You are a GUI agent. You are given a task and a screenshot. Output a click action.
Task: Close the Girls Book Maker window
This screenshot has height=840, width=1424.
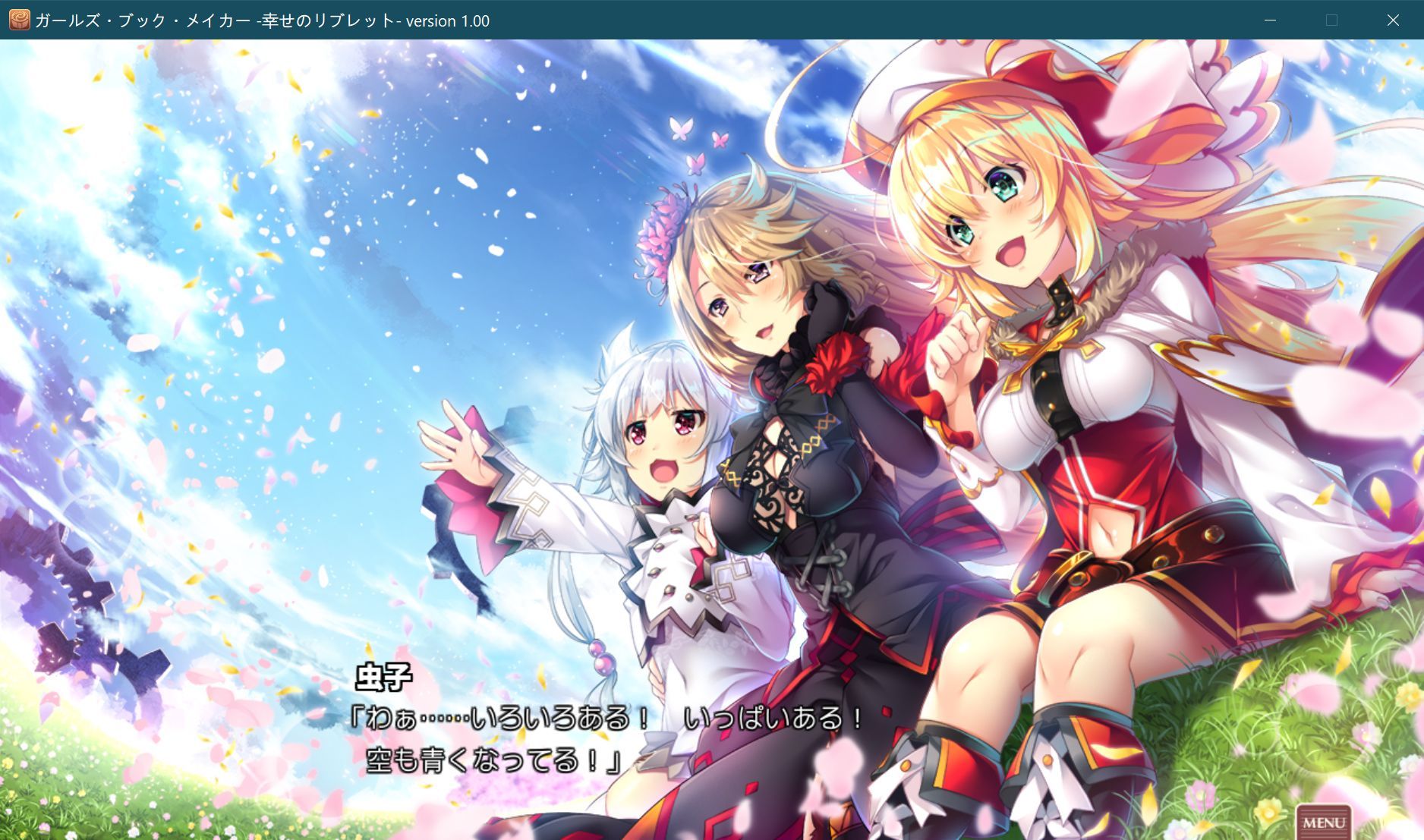coord(1394,20)
